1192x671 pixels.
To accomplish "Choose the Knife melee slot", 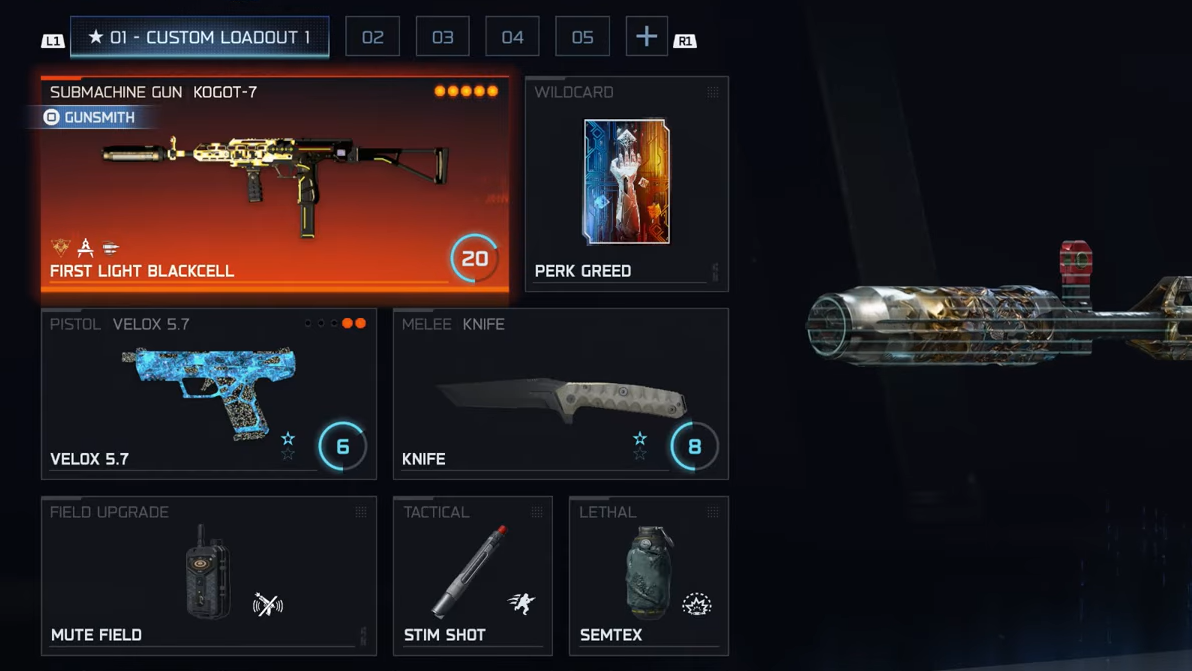I will [x=560, y=394].
